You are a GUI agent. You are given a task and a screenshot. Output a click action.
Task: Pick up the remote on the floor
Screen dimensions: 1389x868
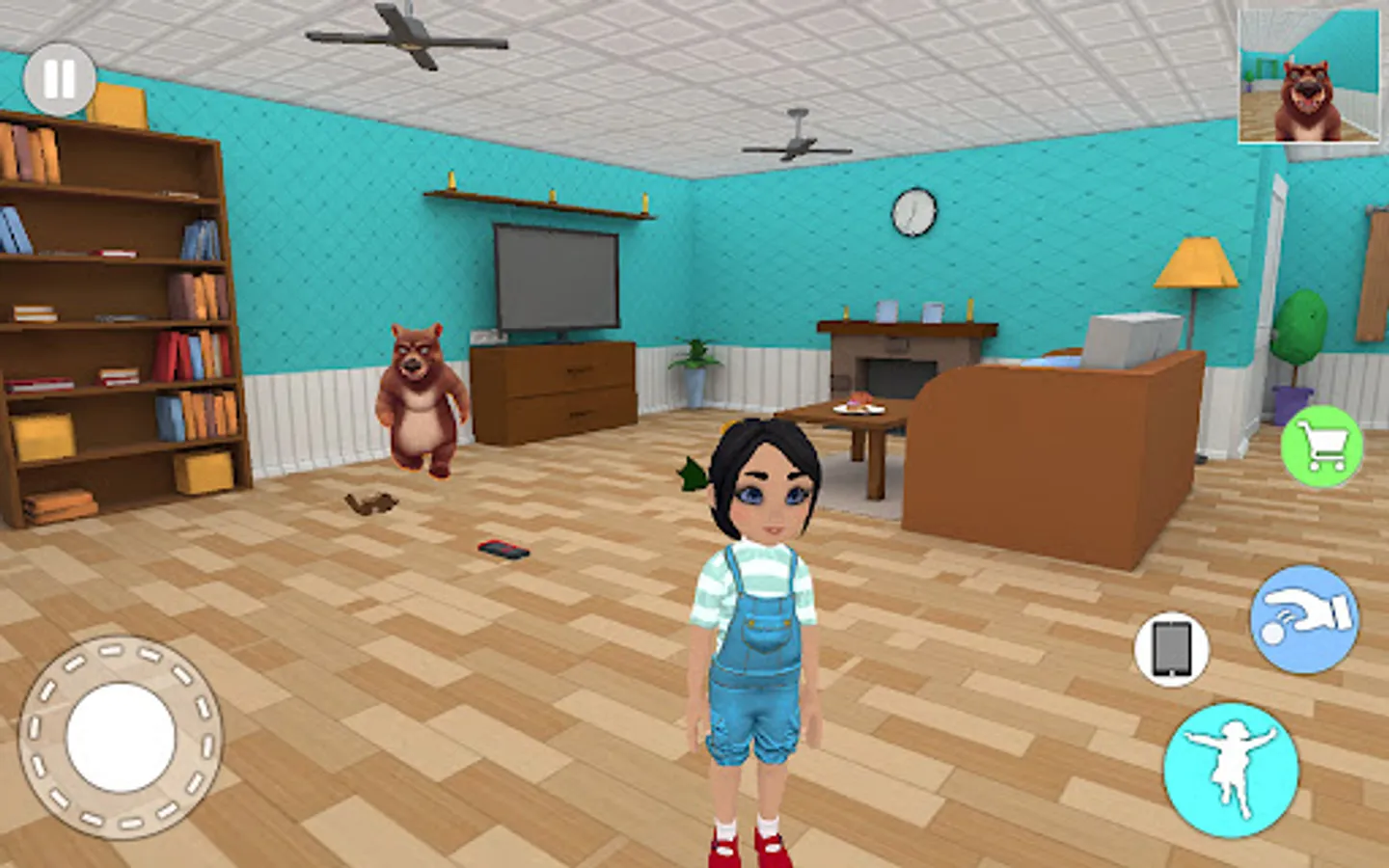pos(502,548)
